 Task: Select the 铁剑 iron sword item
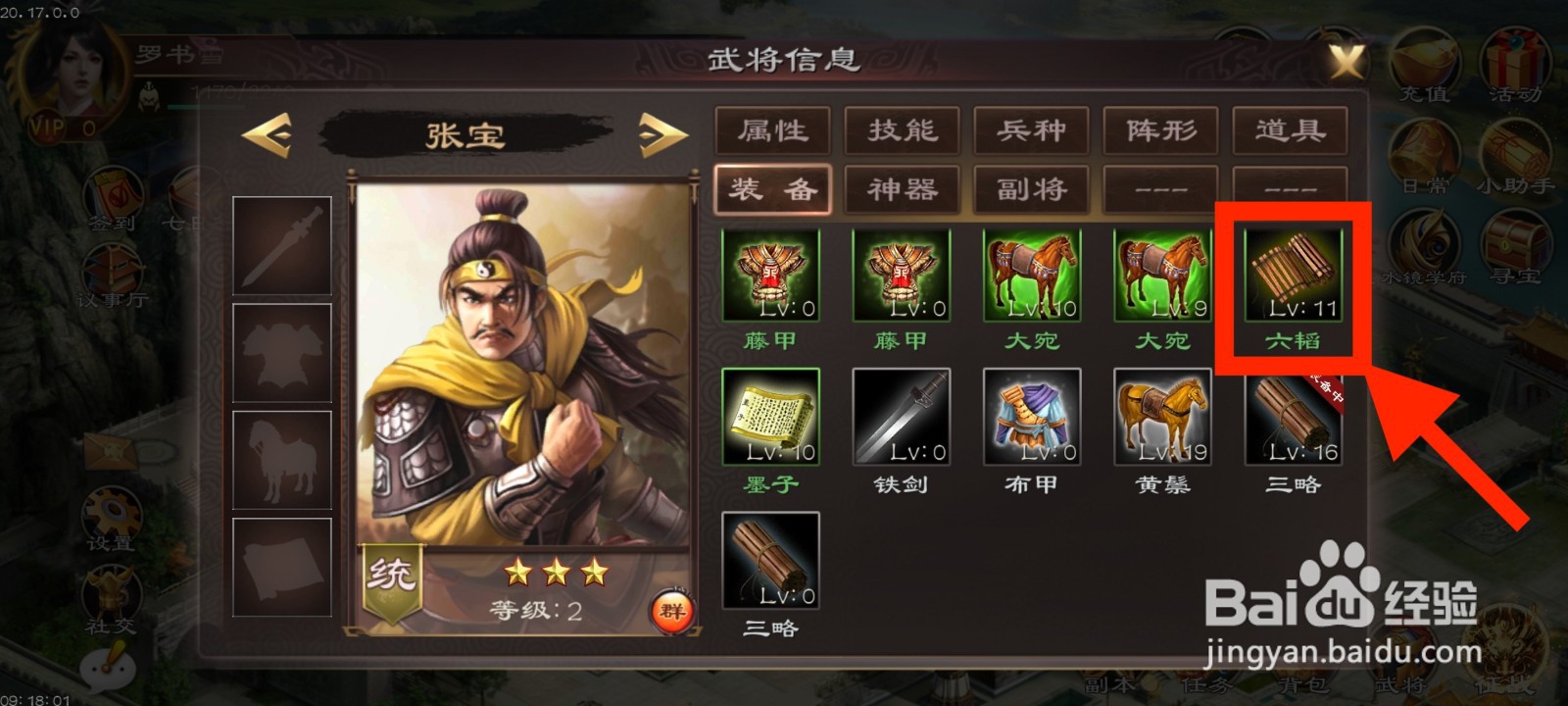pos(903,417)
